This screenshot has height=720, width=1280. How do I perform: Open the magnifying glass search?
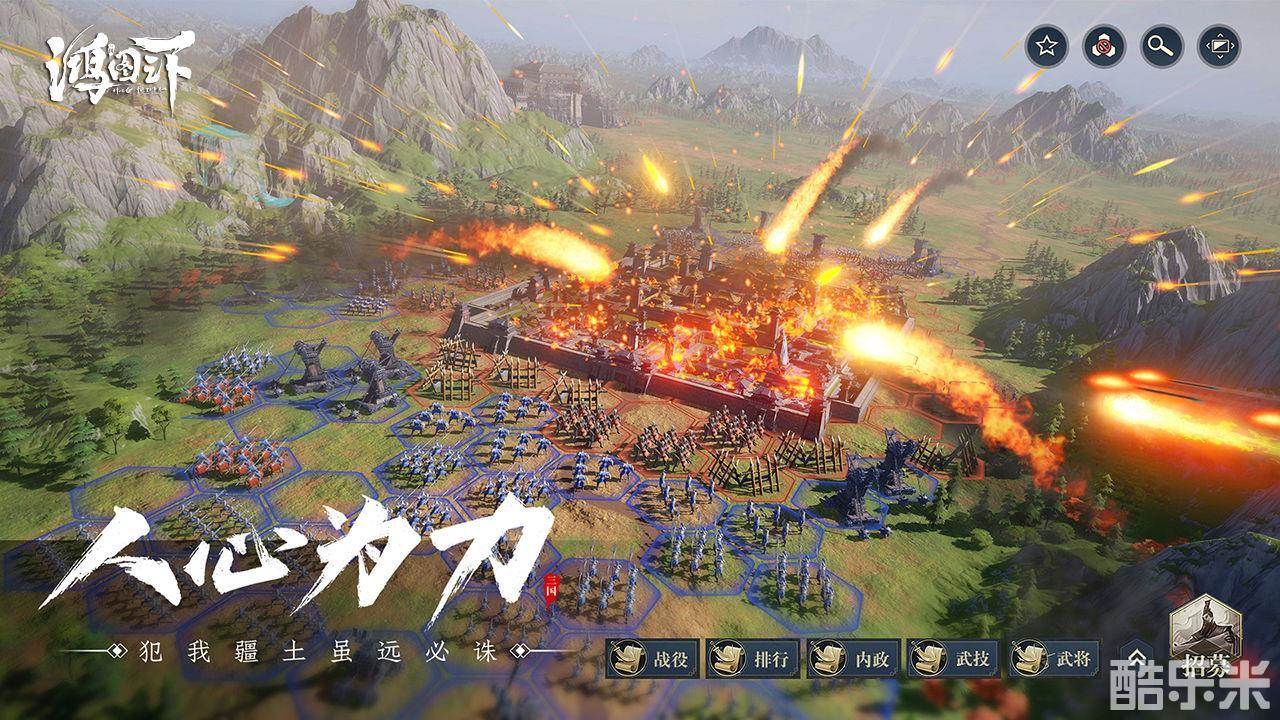pyautogui.click(x=1161, y=47)
